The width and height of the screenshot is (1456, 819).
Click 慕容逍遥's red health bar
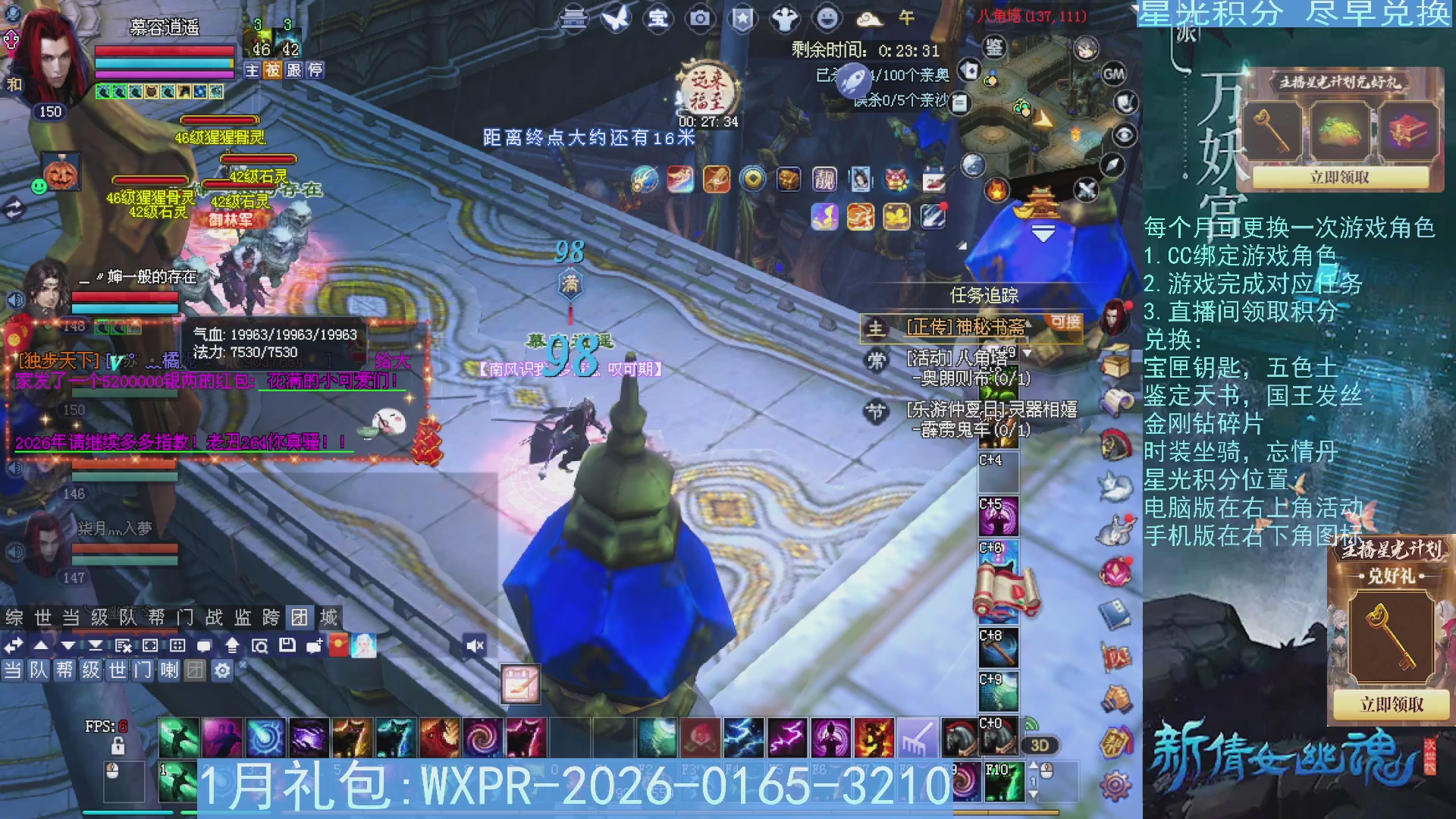coord(163,52)
